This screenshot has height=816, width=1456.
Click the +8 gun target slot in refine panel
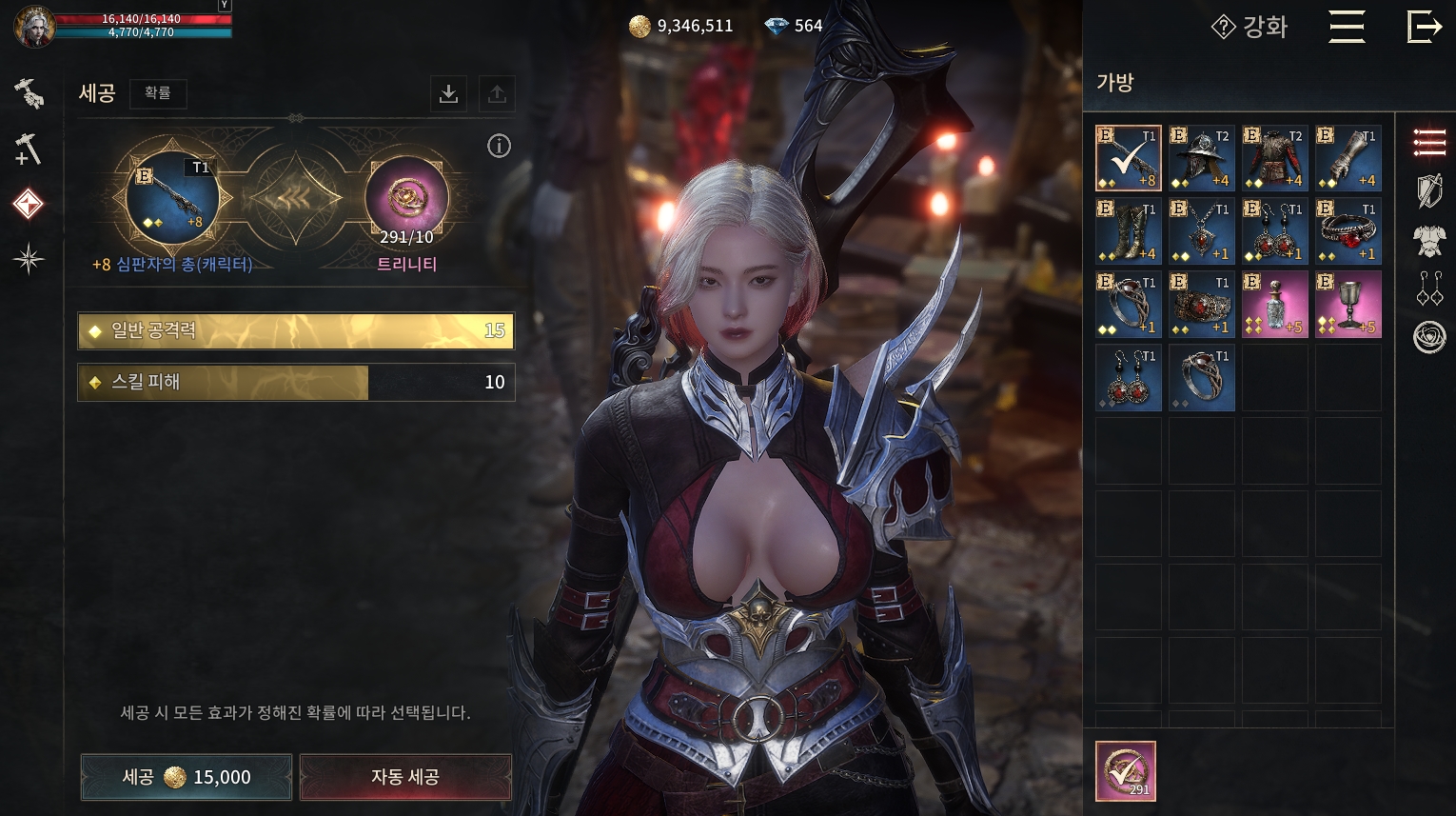[172, 198]
